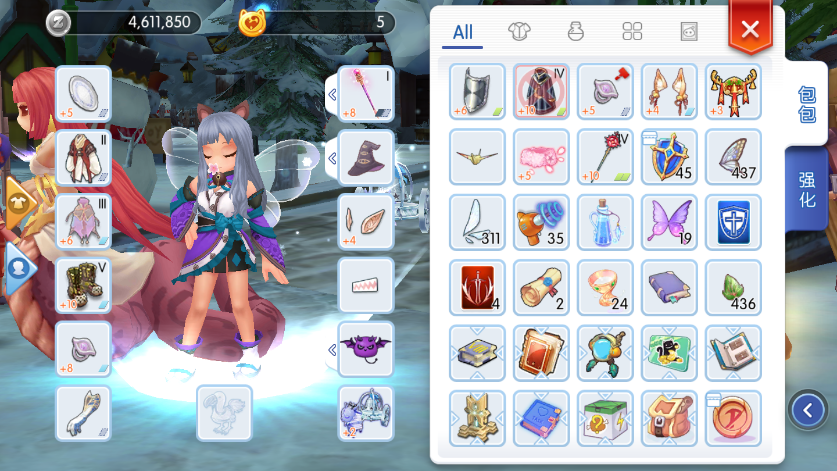
Task: Select the red sword skill card
Action: [477, 287]
